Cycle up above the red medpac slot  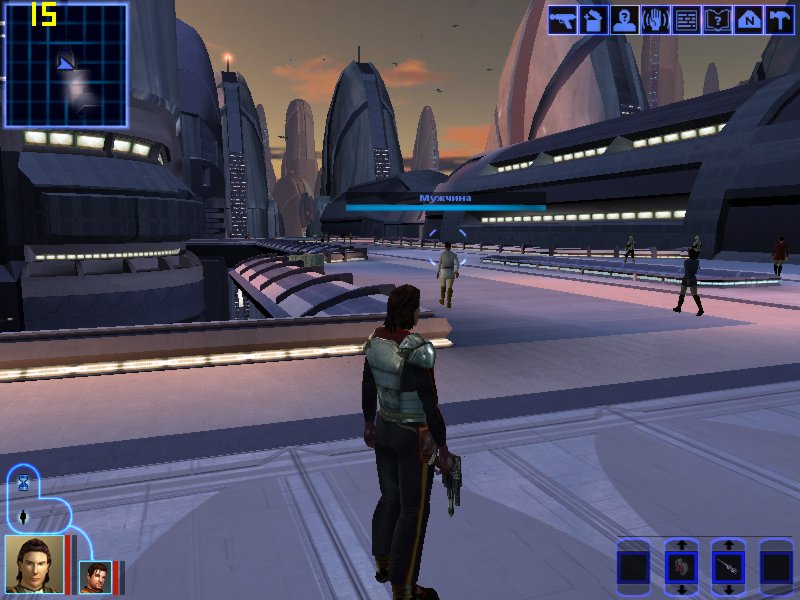pos(681,545)
